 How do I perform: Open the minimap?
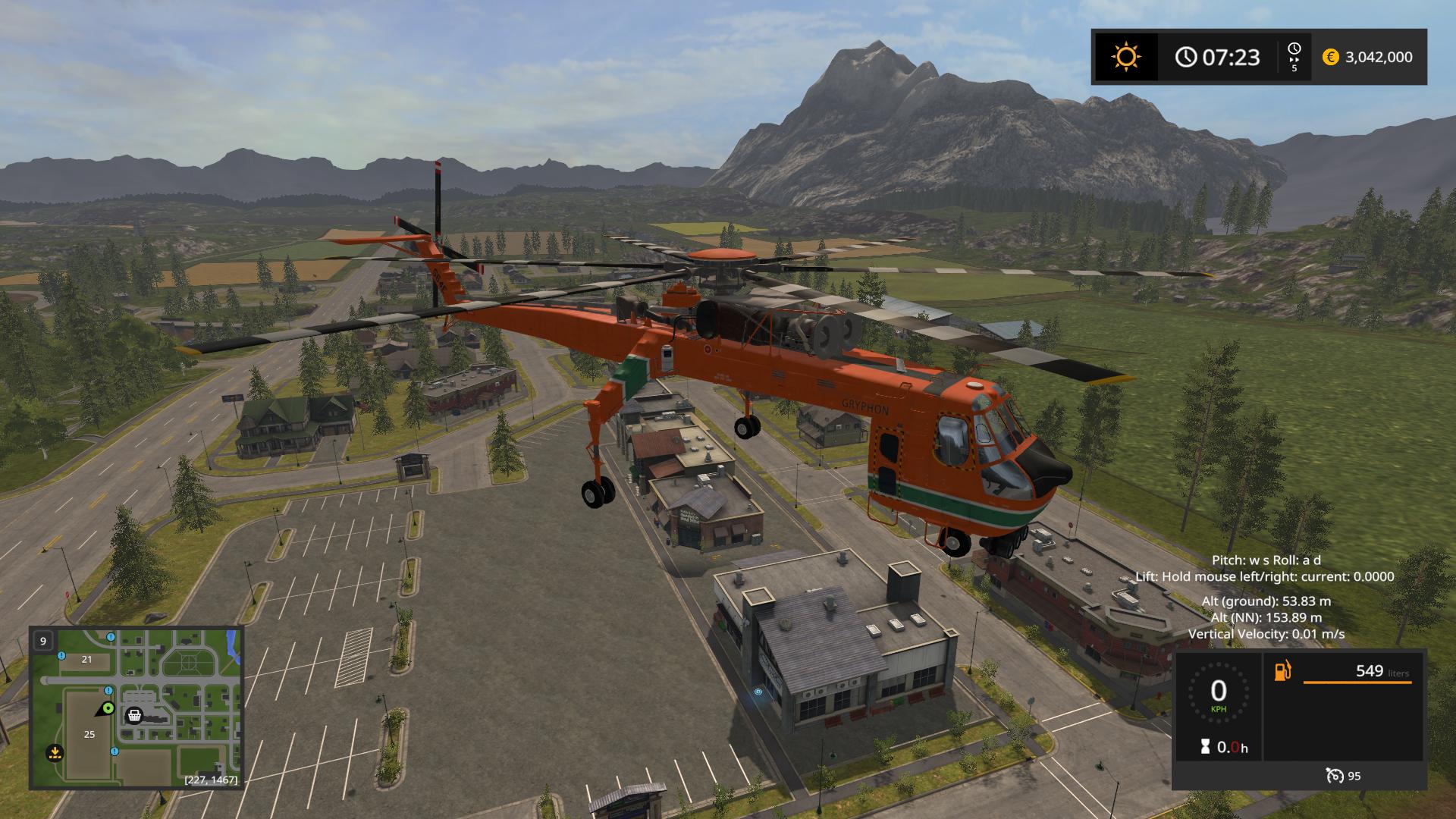click(136, 708)
